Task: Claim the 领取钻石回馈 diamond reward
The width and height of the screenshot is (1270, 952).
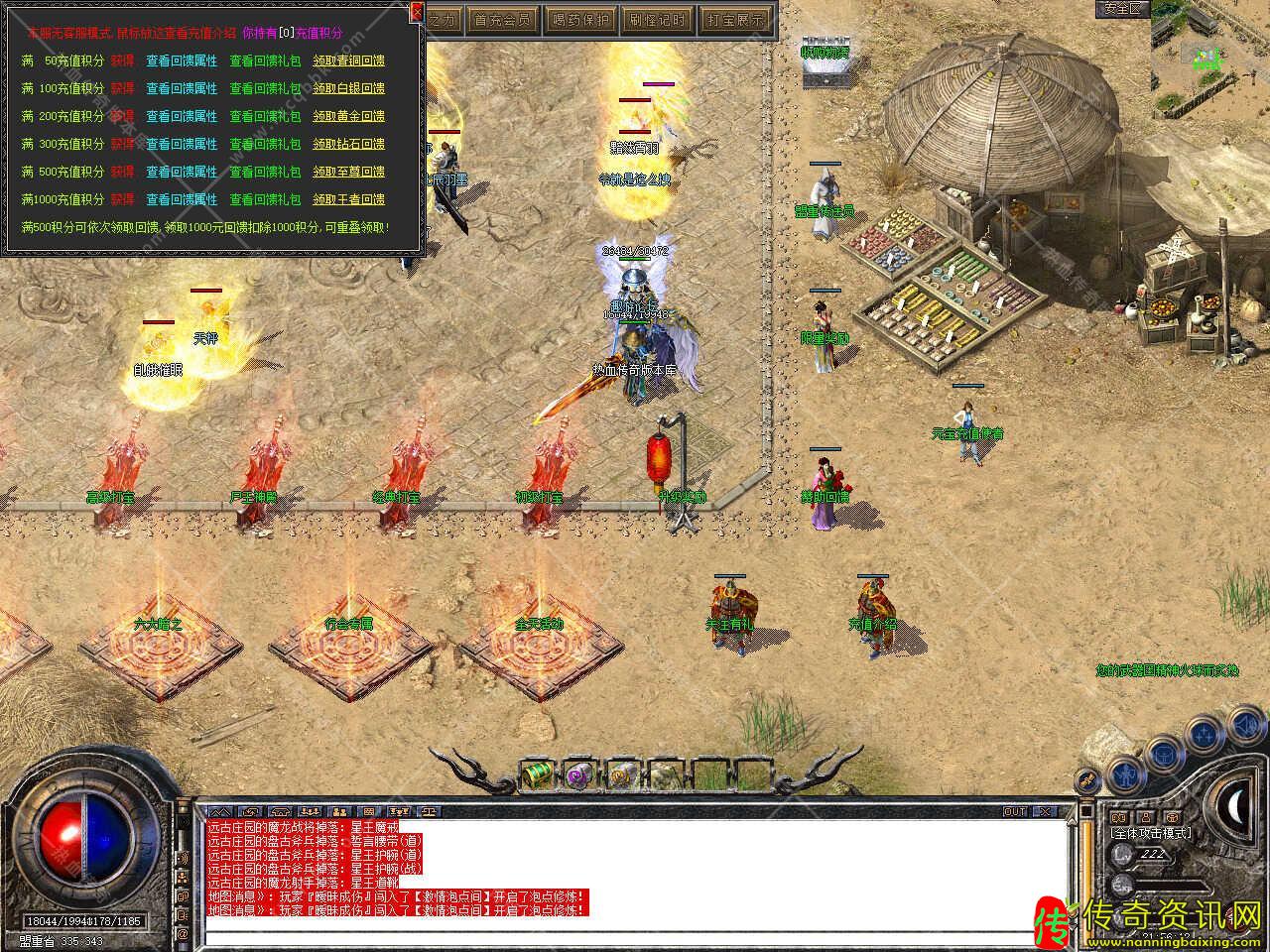Action: tap(348, 144)
